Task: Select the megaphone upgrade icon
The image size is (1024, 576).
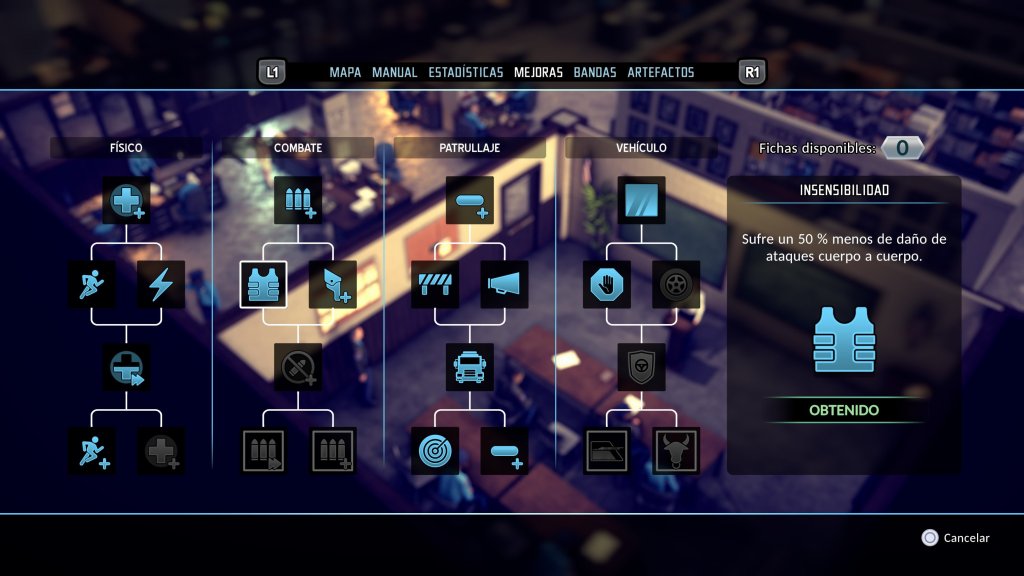Action: click(504, 285)
